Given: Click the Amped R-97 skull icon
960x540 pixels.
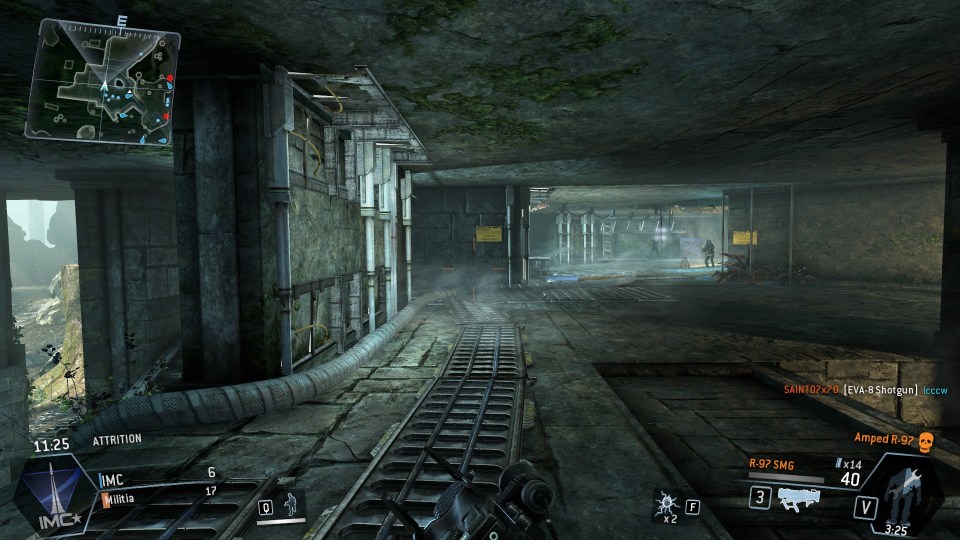Looking at the screenshot, I should [x=924, y=440].
